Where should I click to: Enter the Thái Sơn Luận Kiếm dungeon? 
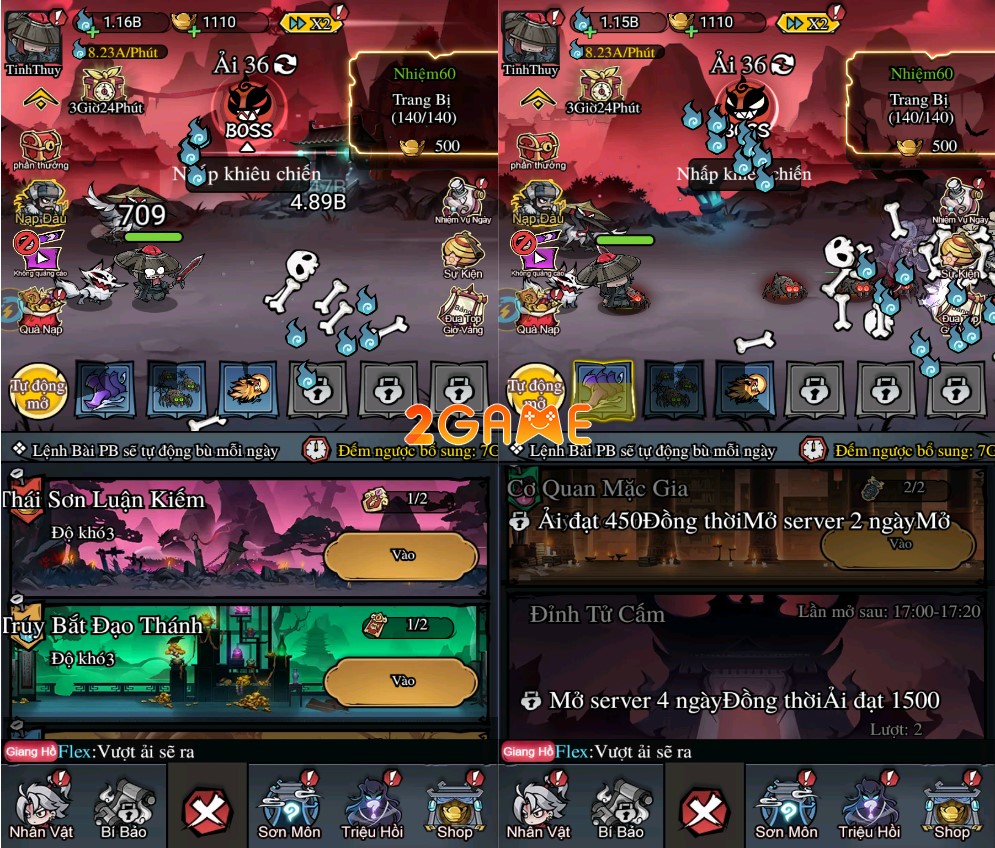(401, 555)
